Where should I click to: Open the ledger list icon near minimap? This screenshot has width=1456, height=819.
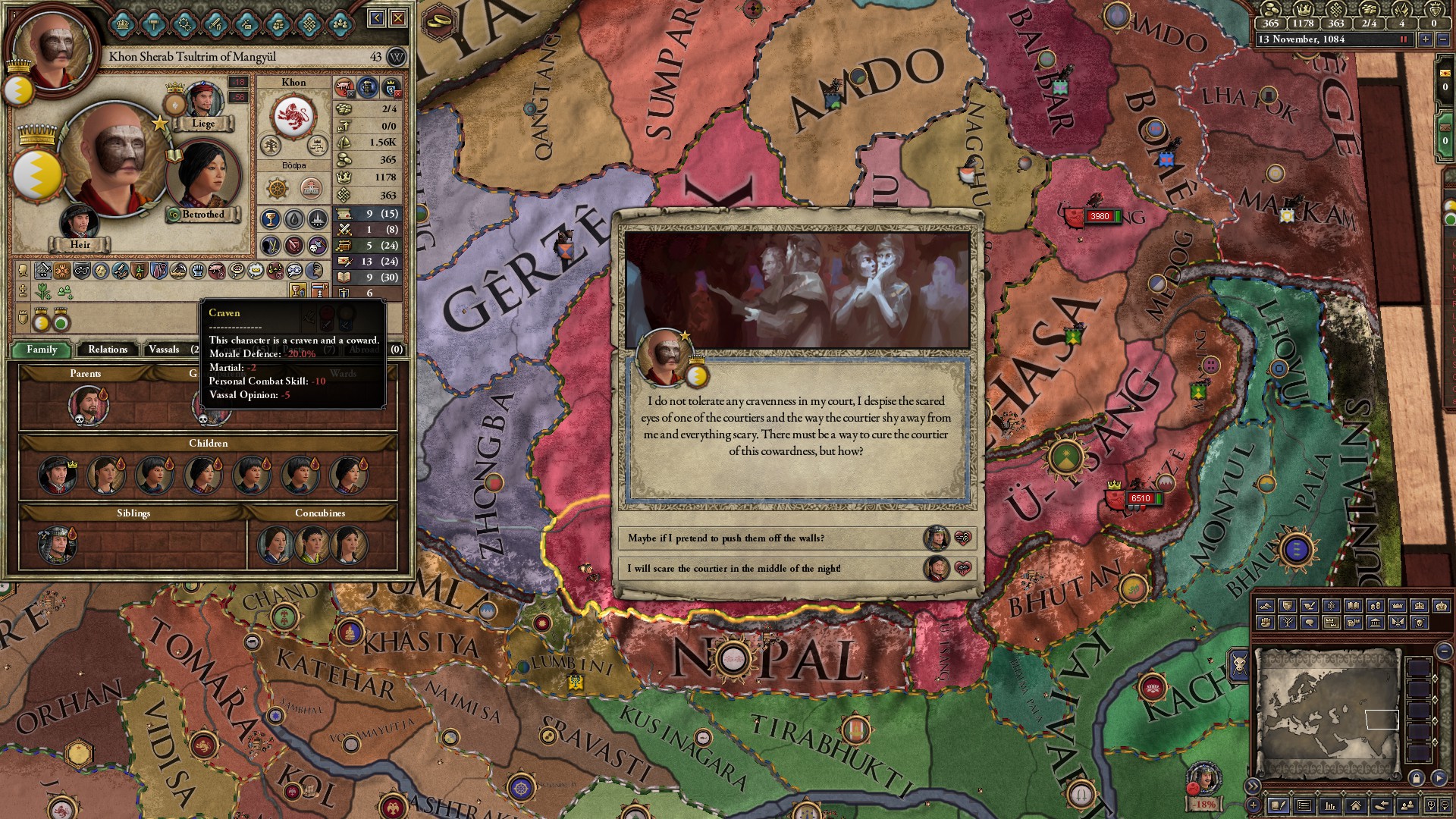coord(1304,806)
